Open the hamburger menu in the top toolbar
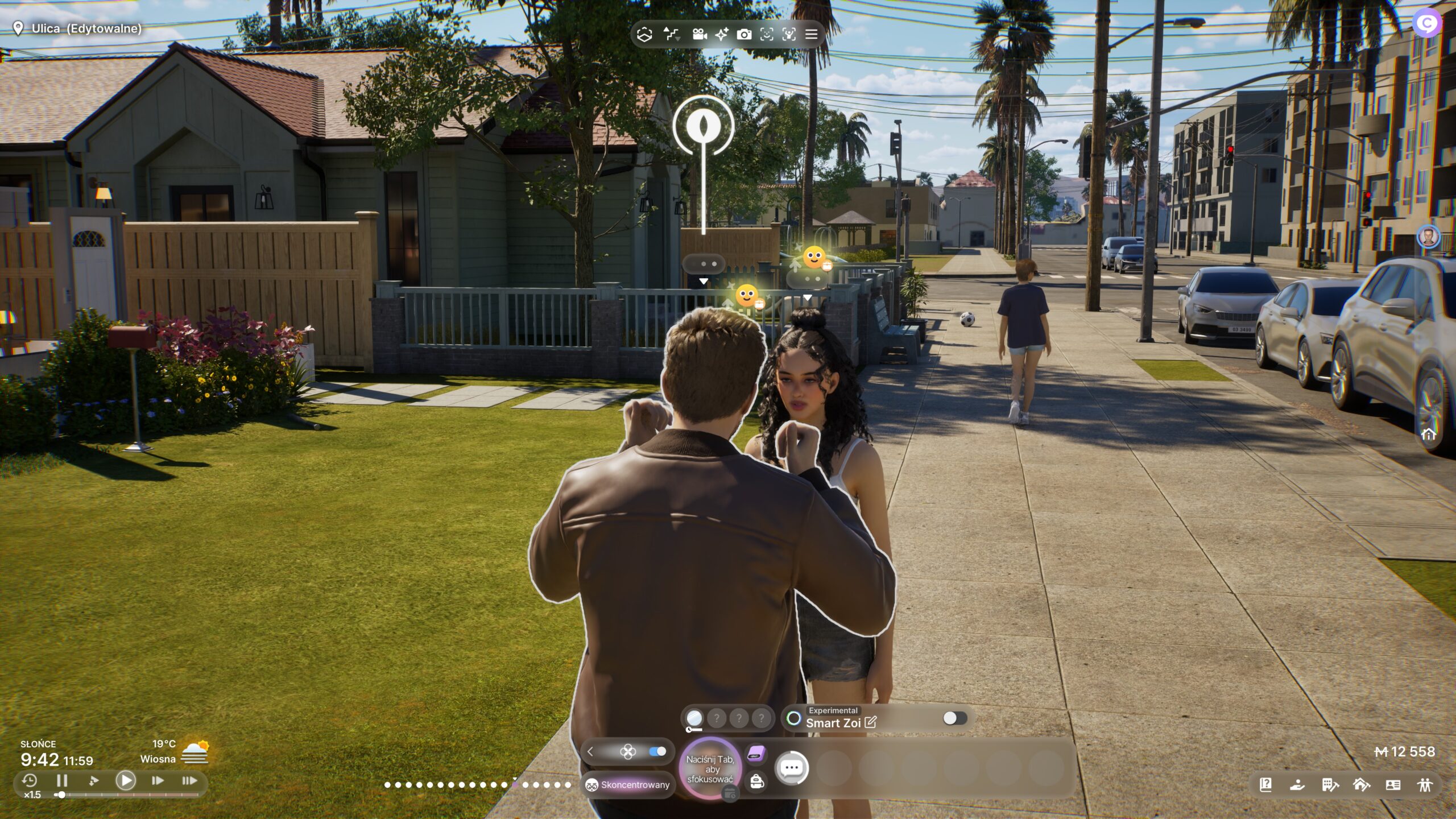Viewport: 1456px width, 819px height. [x=812, y=34]
